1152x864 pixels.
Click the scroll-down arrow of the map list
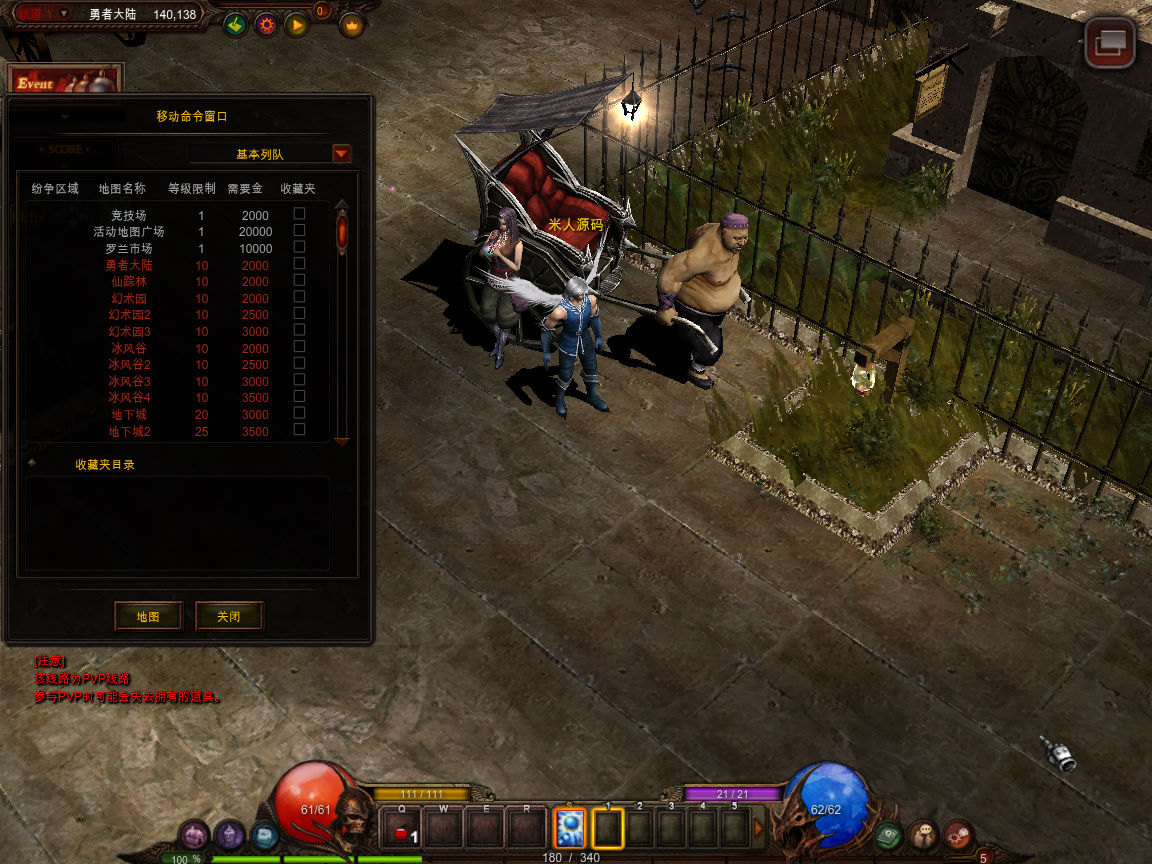(342, 440)
